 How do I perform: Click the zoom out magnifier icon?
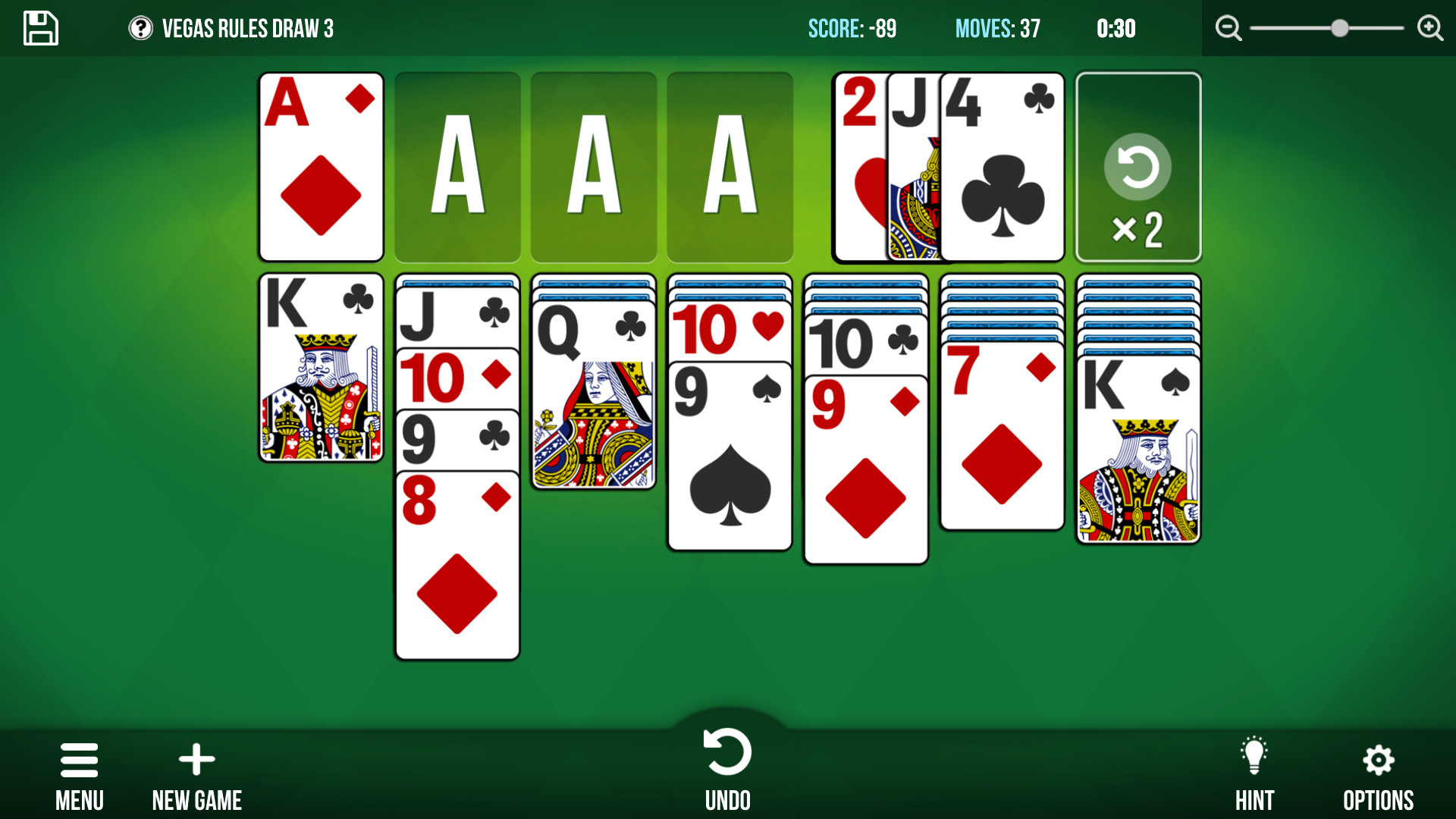coord(1228,28)
